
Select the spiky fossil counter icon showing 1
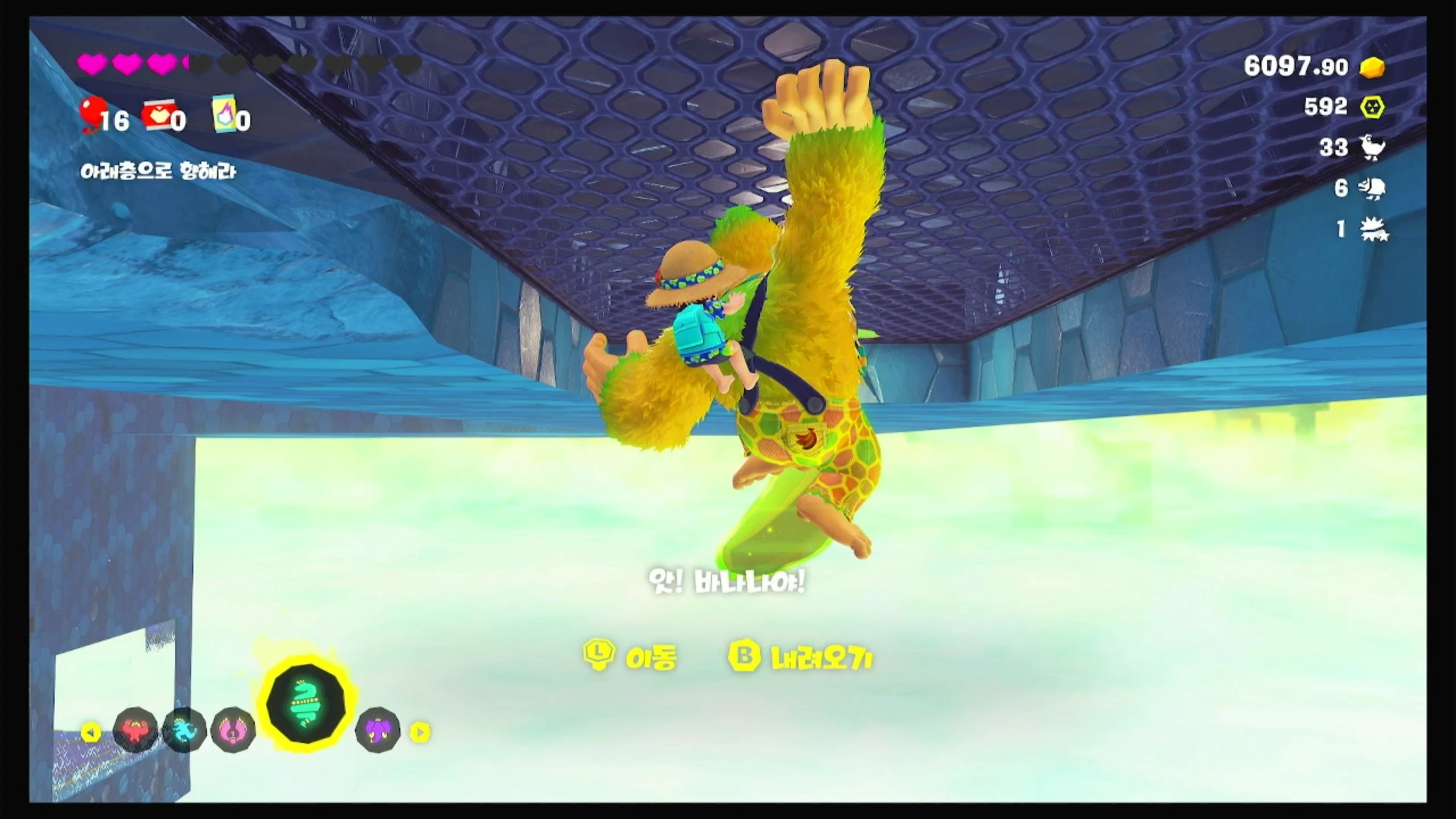coord(1374,230)
